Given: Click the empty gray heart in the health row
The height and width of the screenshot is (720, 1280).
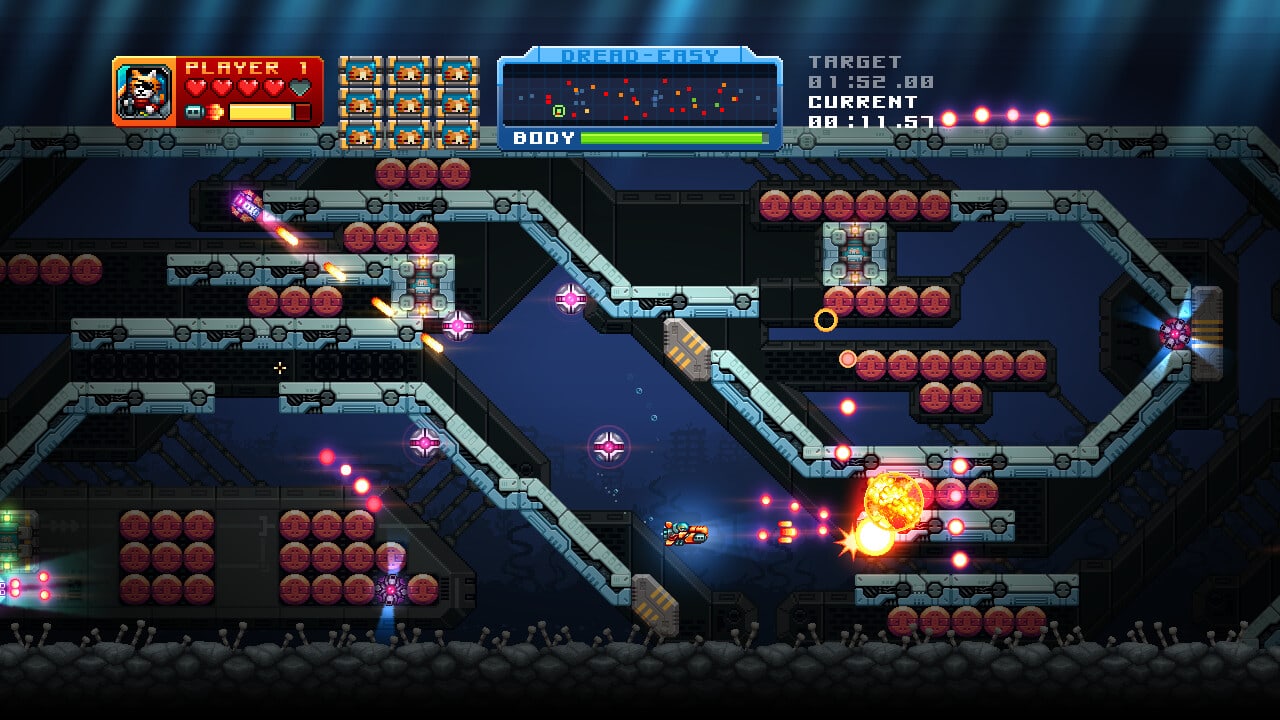Looking at the screenshot, I should click(x=299, y=86).
